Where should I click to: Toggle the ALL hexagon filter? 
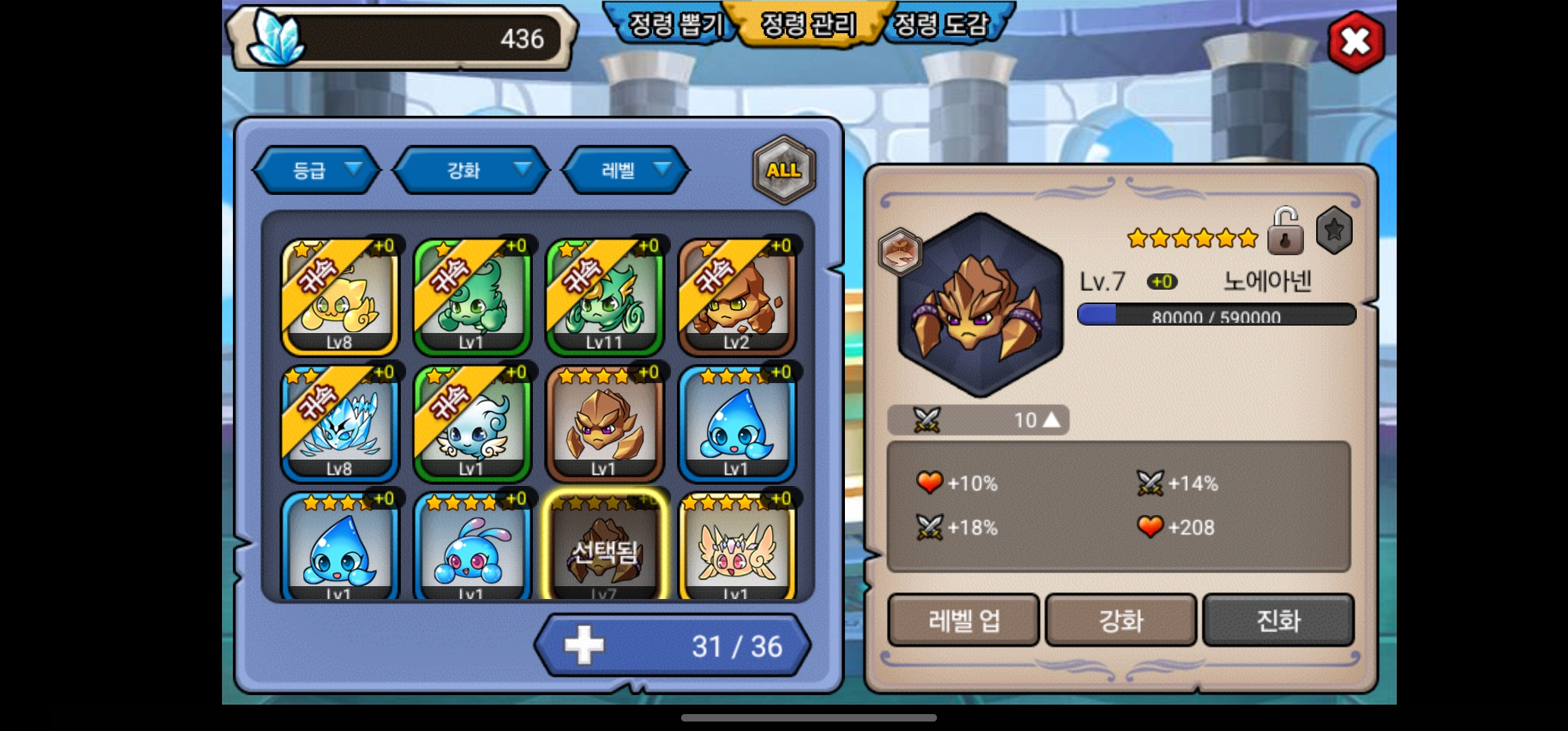tap(783, 170)
